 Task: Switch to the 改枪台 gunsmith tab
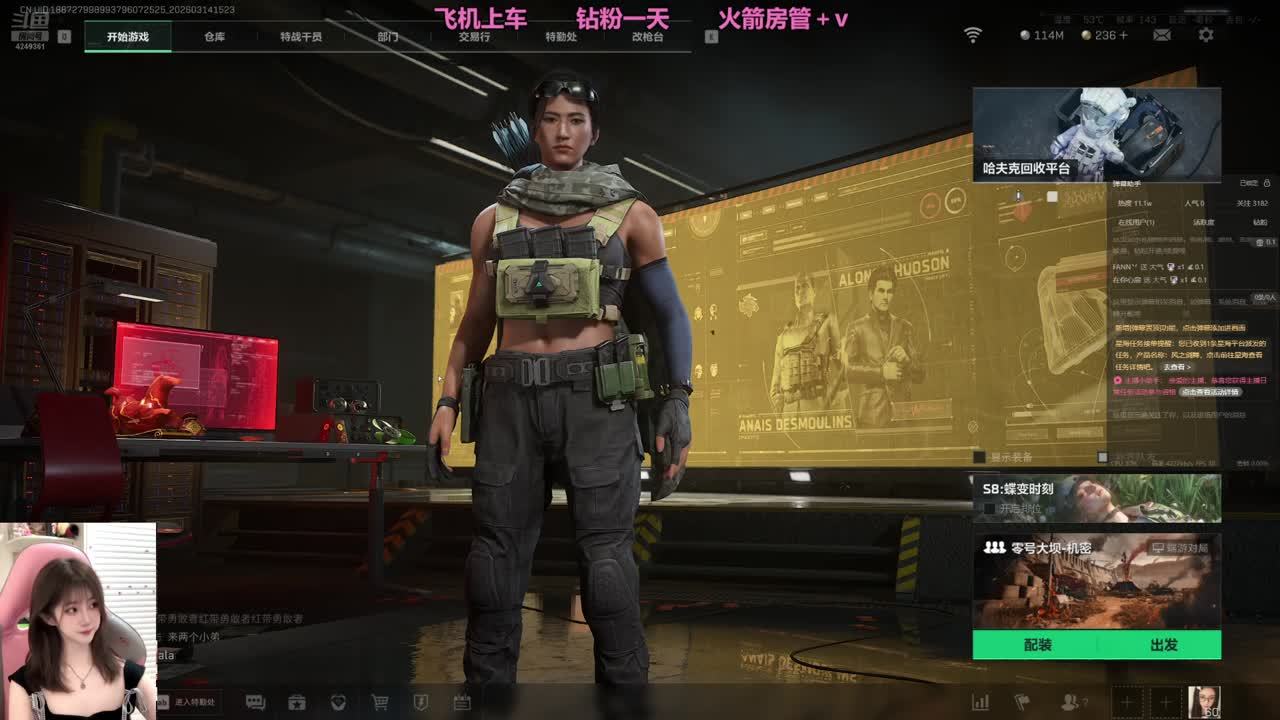[647, 37]
